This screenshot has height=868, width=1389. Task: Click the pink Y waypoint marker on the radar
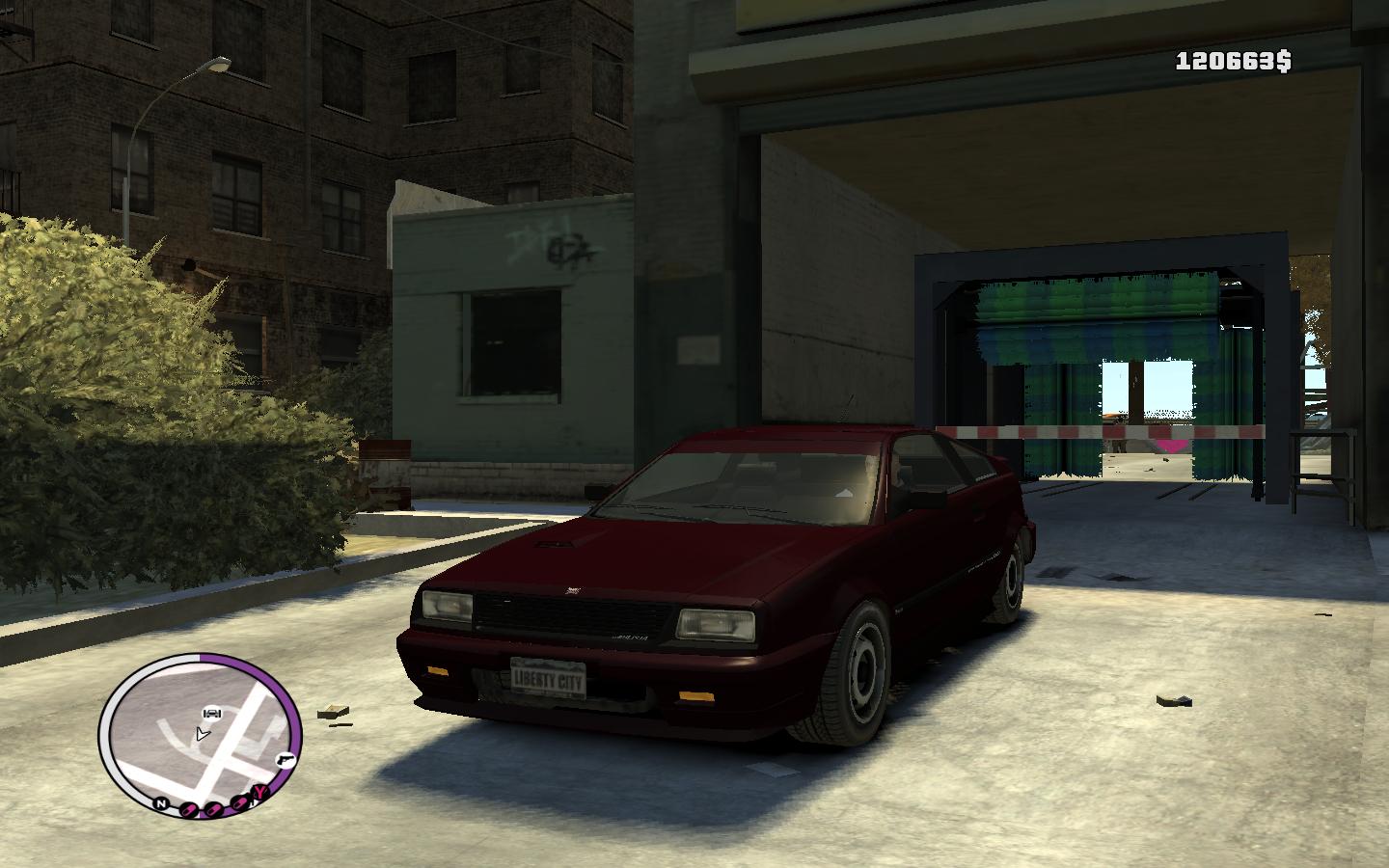[x=260, y=792]
